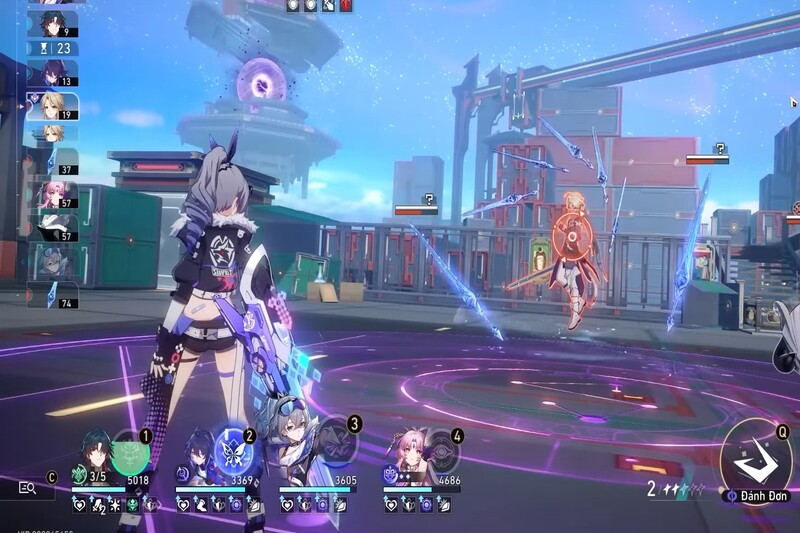Trigger the blue butterfly ultimate
800x533 pixels.
pyautogui.click(x=234, y=452)
